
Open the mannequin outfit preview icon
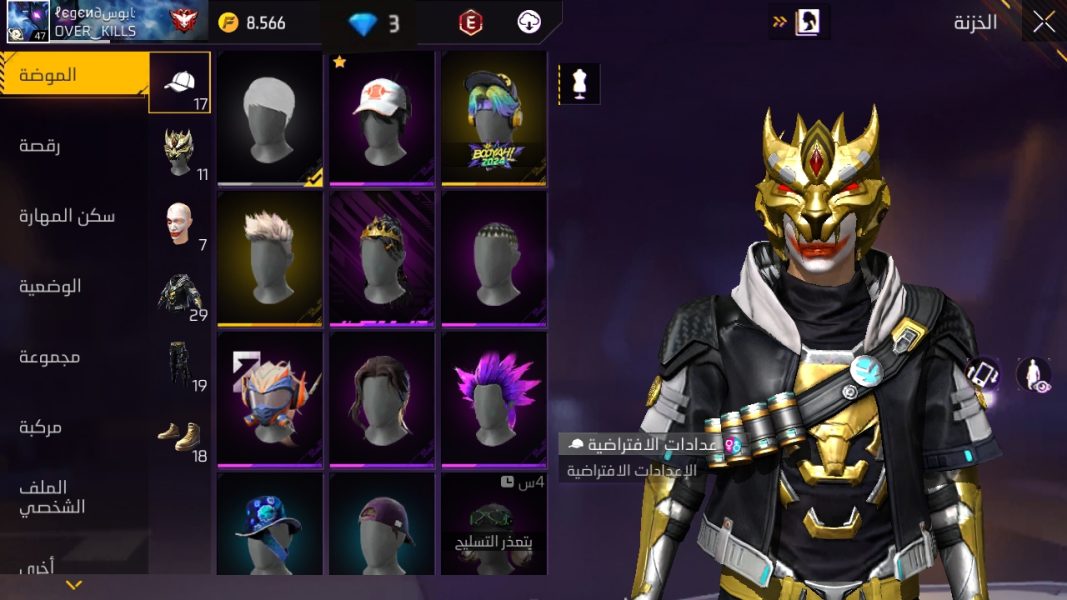click(578, 84)
